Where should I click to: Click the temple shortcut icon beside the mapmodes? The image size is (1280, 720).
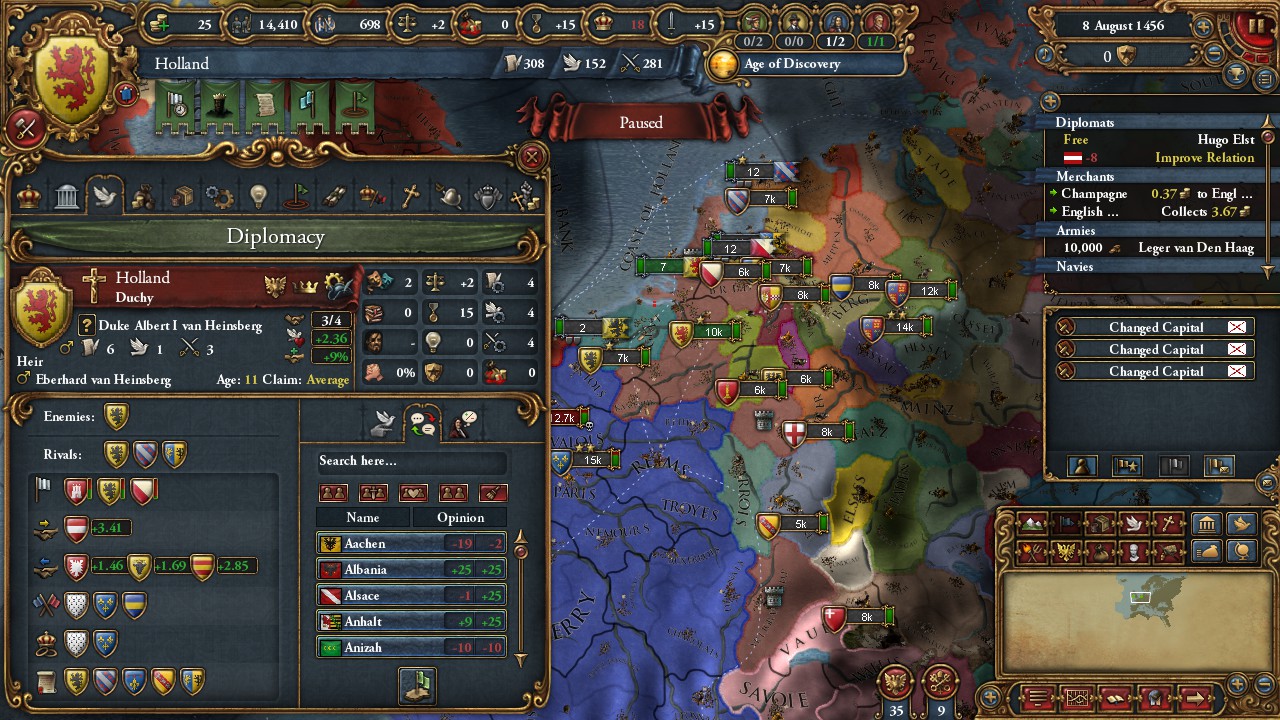1206,525
